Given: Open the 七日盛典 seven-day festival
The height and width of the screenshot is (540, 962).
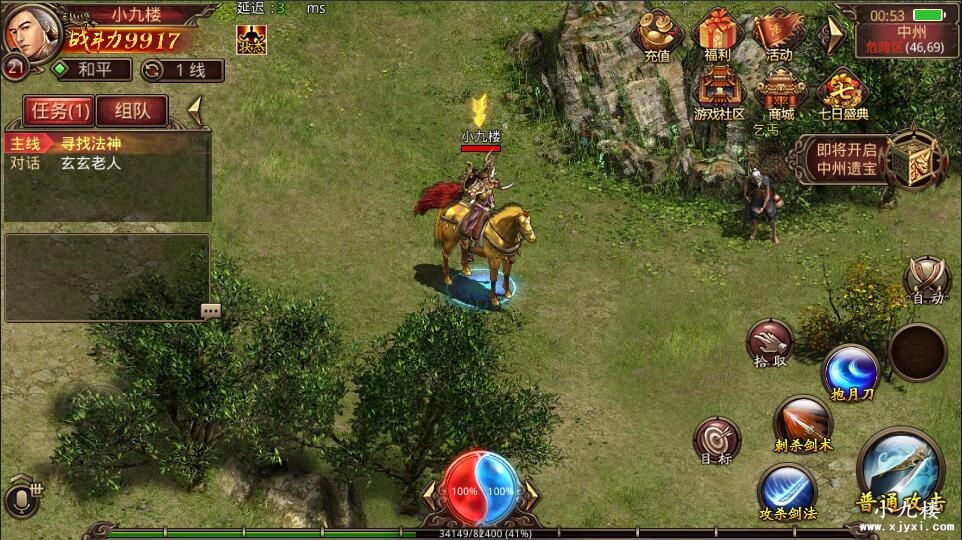Looking at the screenshot, I should click(843, 94).
